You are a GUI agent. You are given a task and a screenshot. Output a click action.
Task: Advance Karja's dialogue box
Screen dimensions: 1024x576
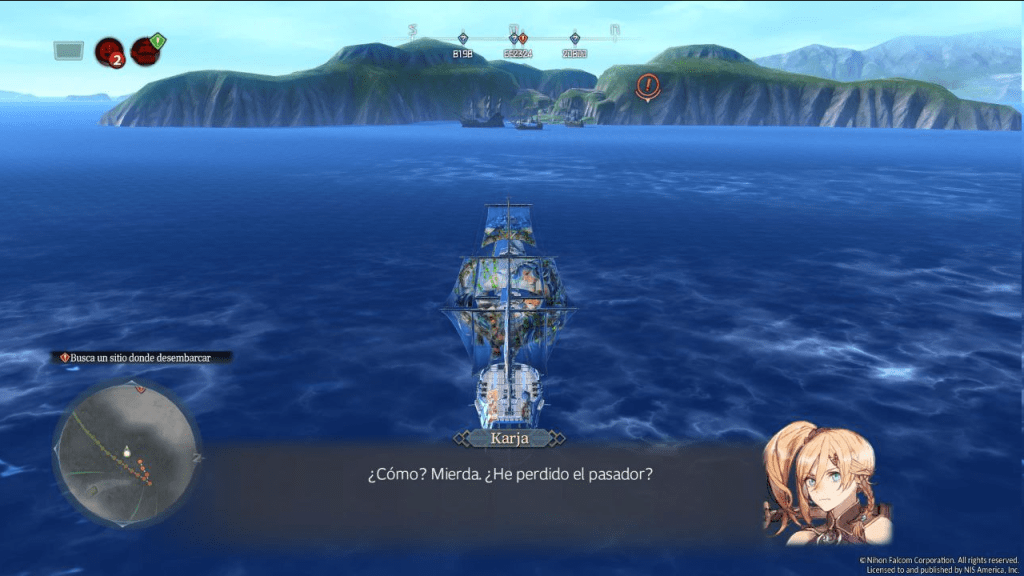510,473
